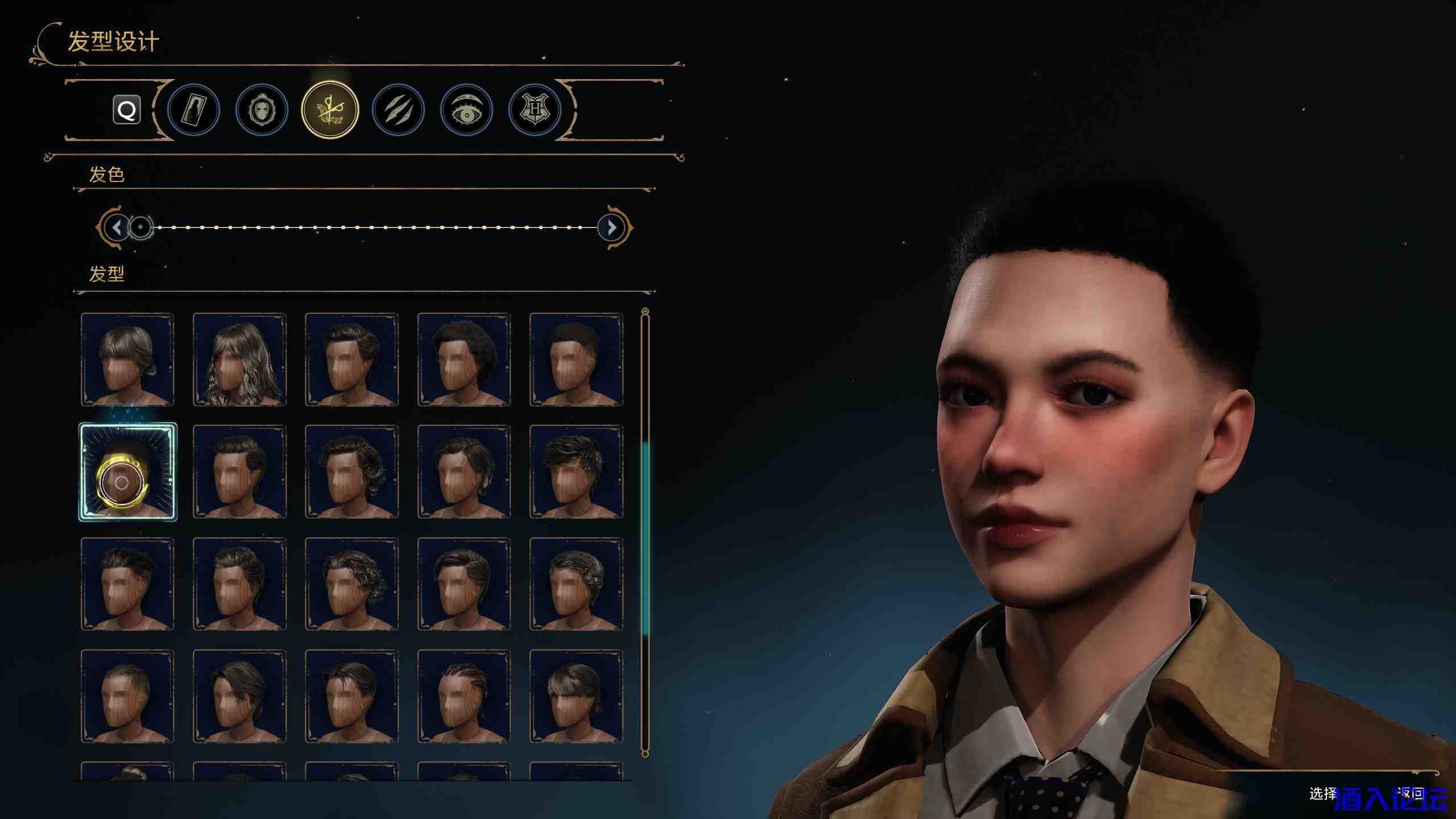Select the highlighted buzz cut hairstyle
This screenshot has height=819, width=1456.
(x=127, y=471)
